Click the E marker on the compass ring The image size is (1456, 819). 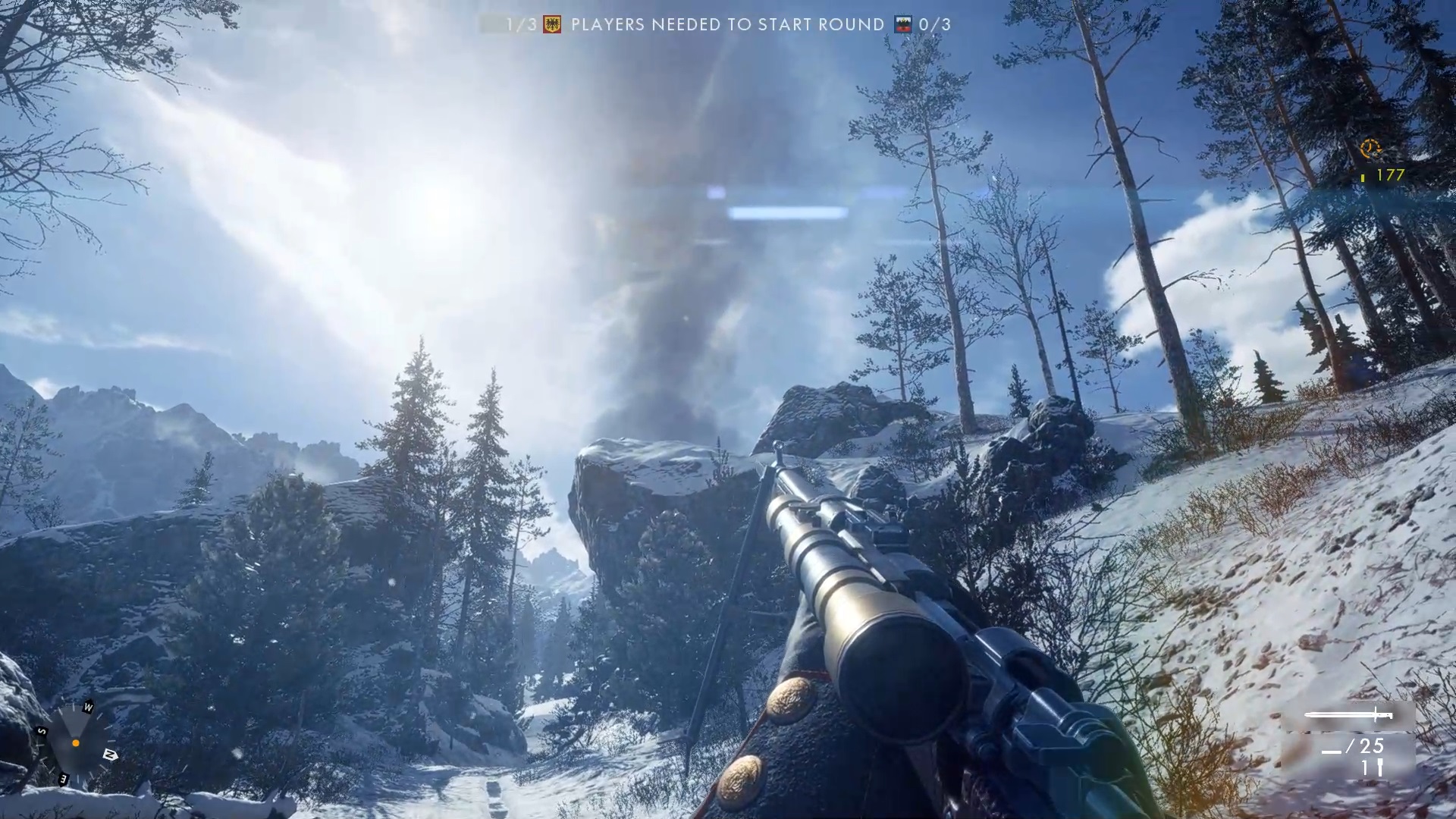coord(63,779)
